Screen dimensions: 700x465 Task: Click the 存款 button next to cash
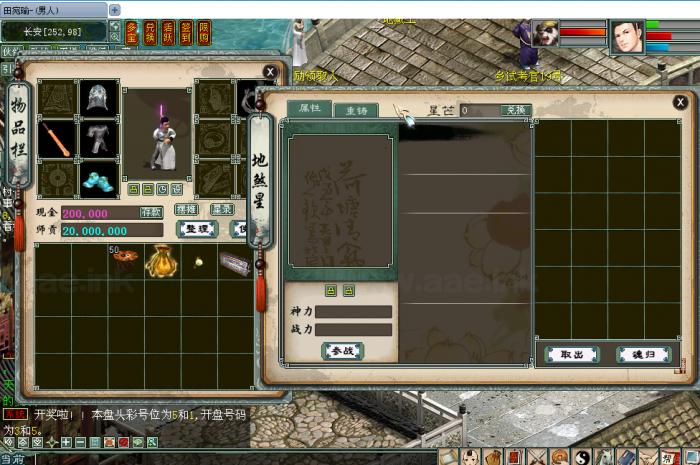(x=151, y=212)
